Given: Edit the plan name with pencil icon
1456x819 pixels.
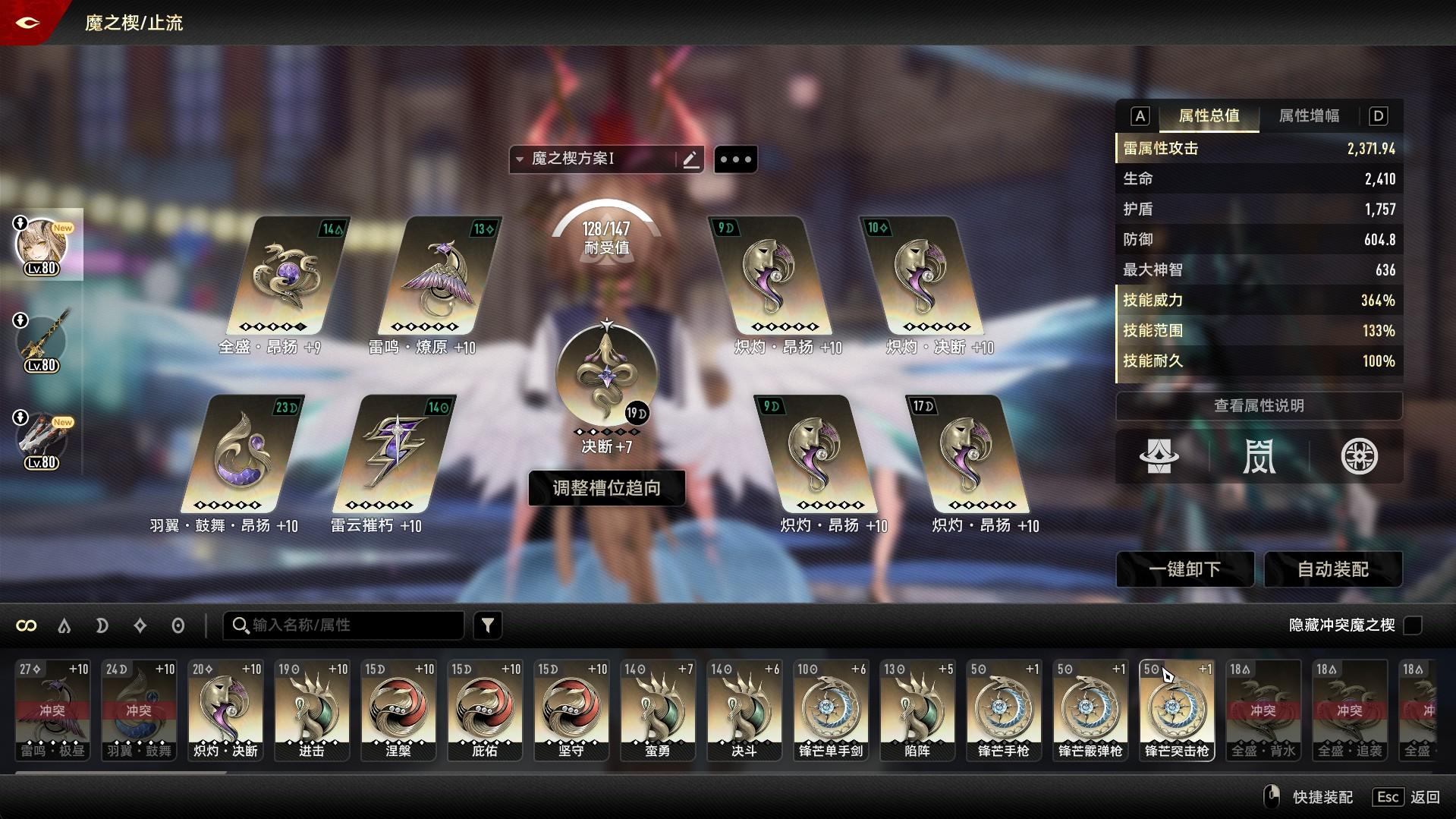Looking at the screenshot, I should [690, 159].
